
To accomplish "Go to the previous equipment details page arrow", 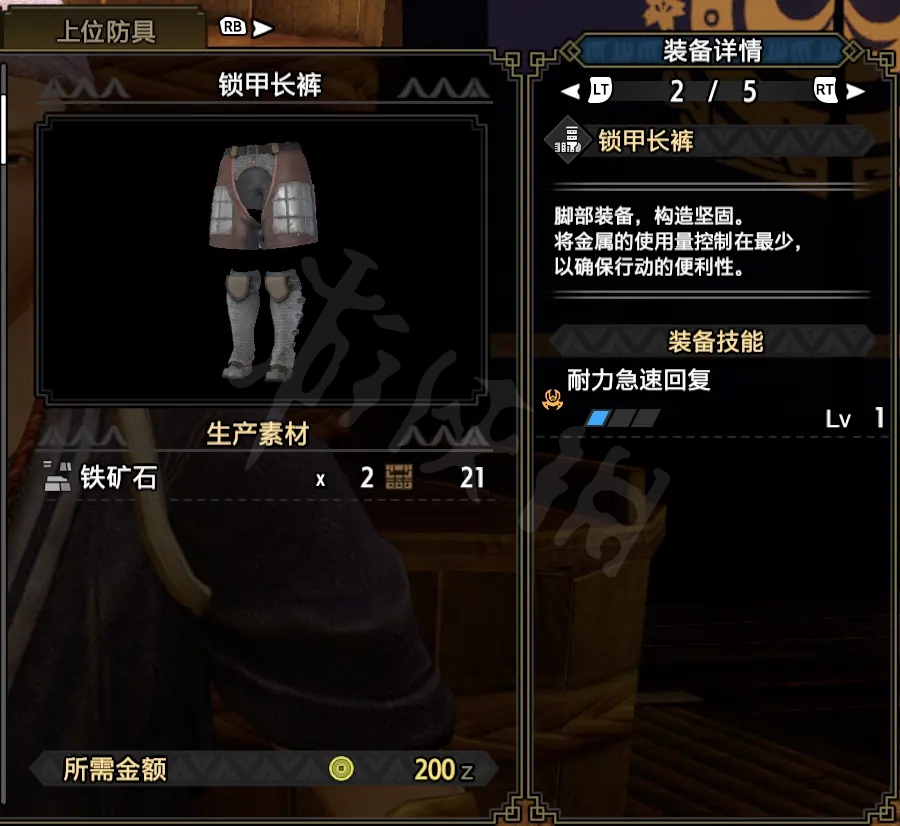I will pos(569,91).
